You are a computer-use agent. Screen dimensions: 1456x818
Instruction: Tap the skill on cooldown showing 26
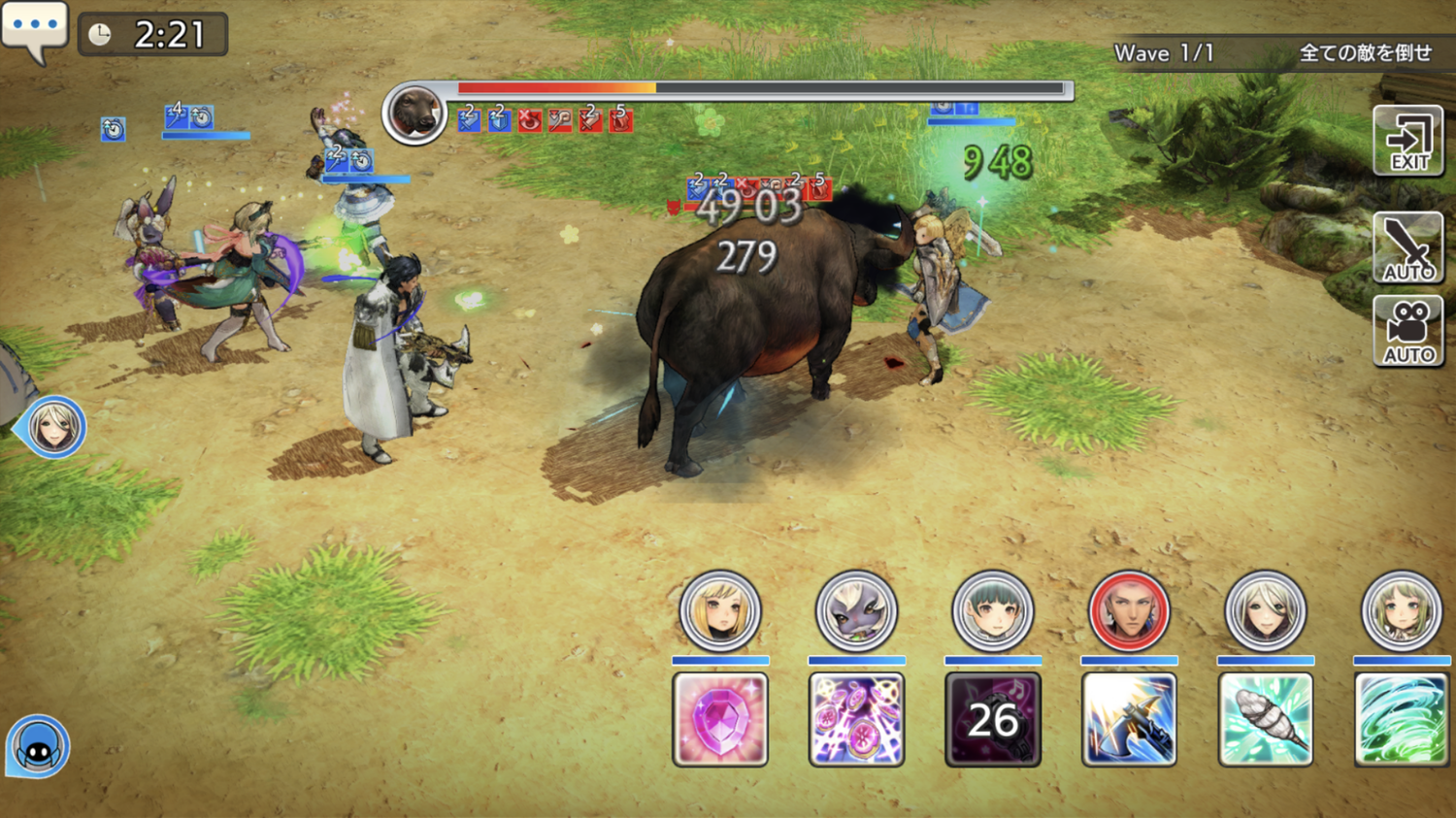click(992, 719)
